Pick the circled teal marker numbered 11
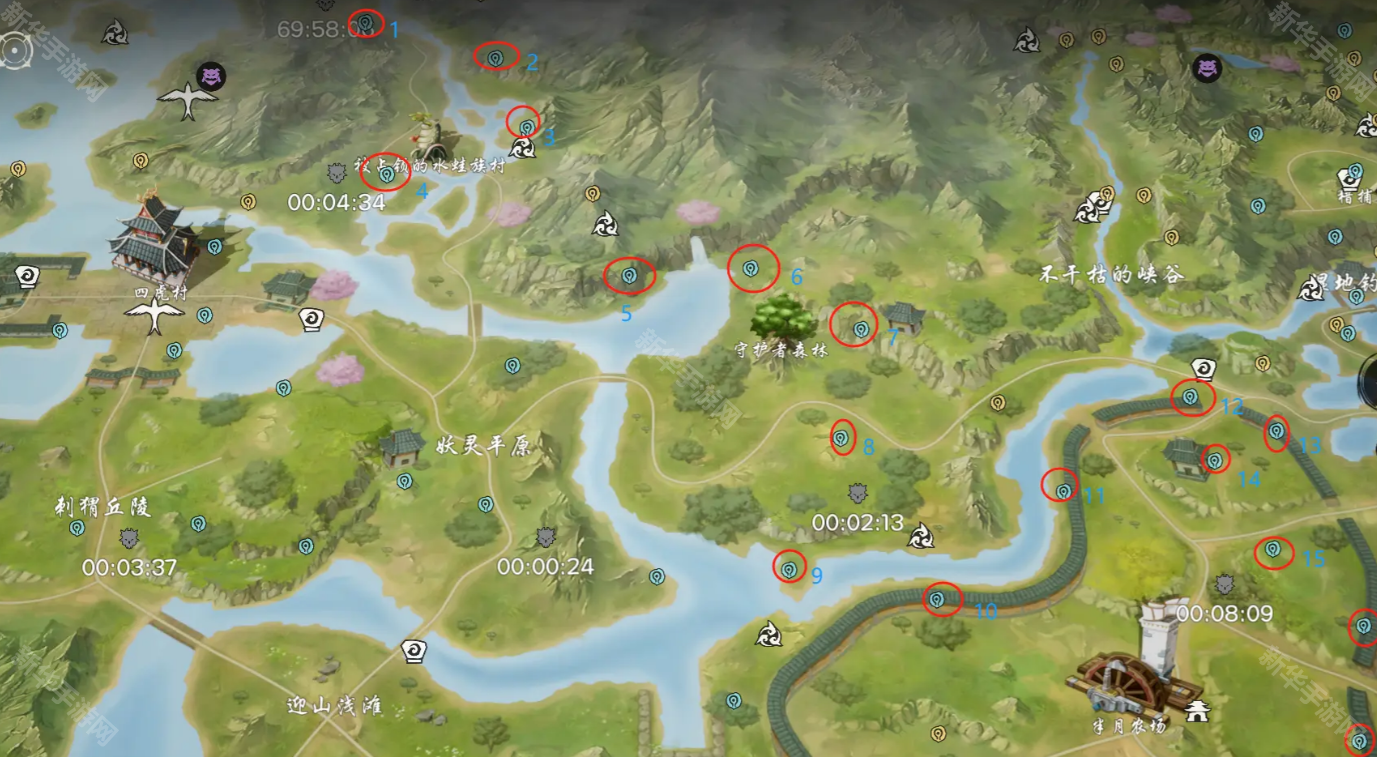This screenshot has height=757, width=1377. (x=1064, y=490)
